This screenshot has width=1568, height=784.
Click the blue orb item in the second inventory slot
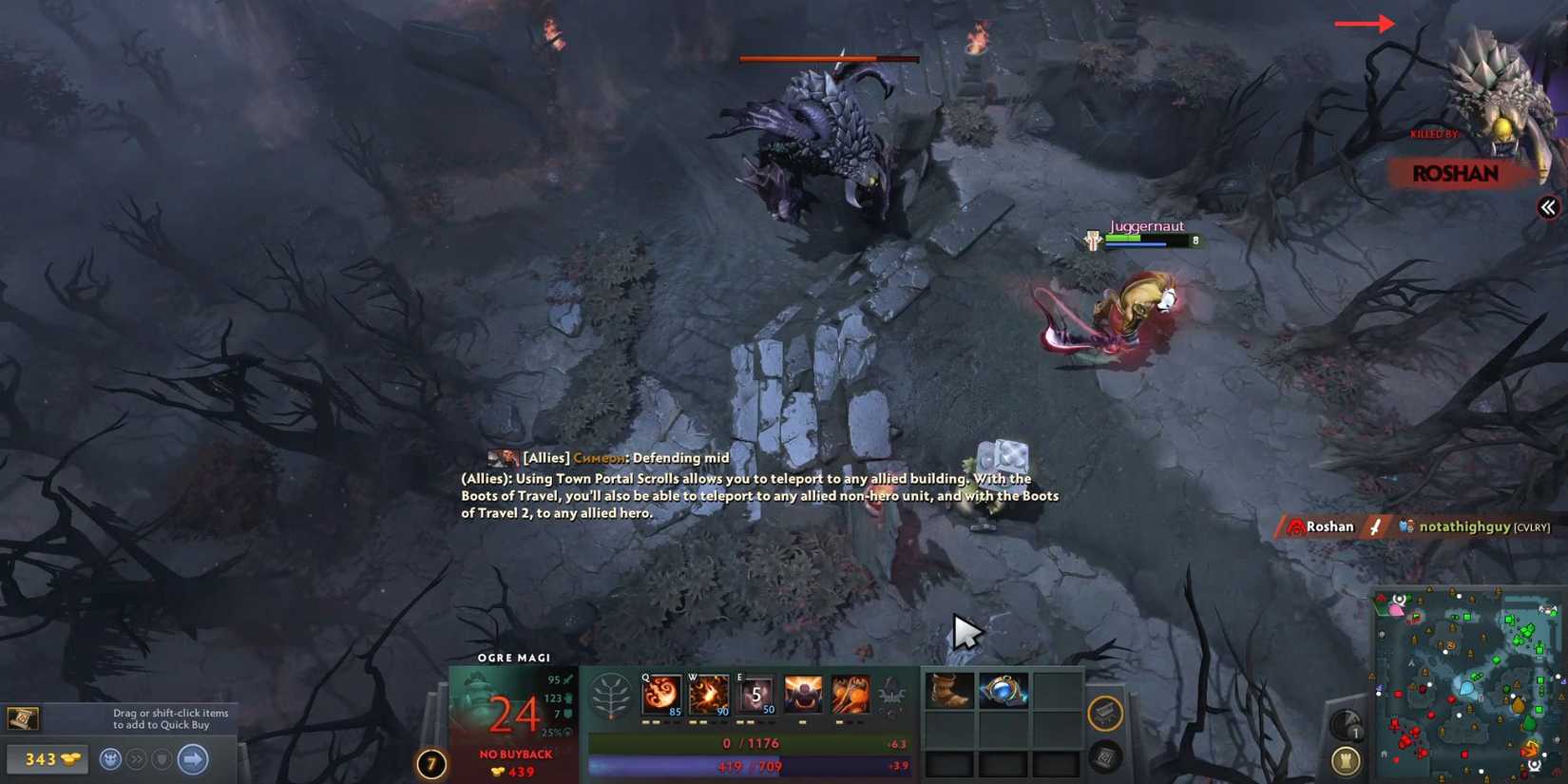click(x=1002, y=690)
